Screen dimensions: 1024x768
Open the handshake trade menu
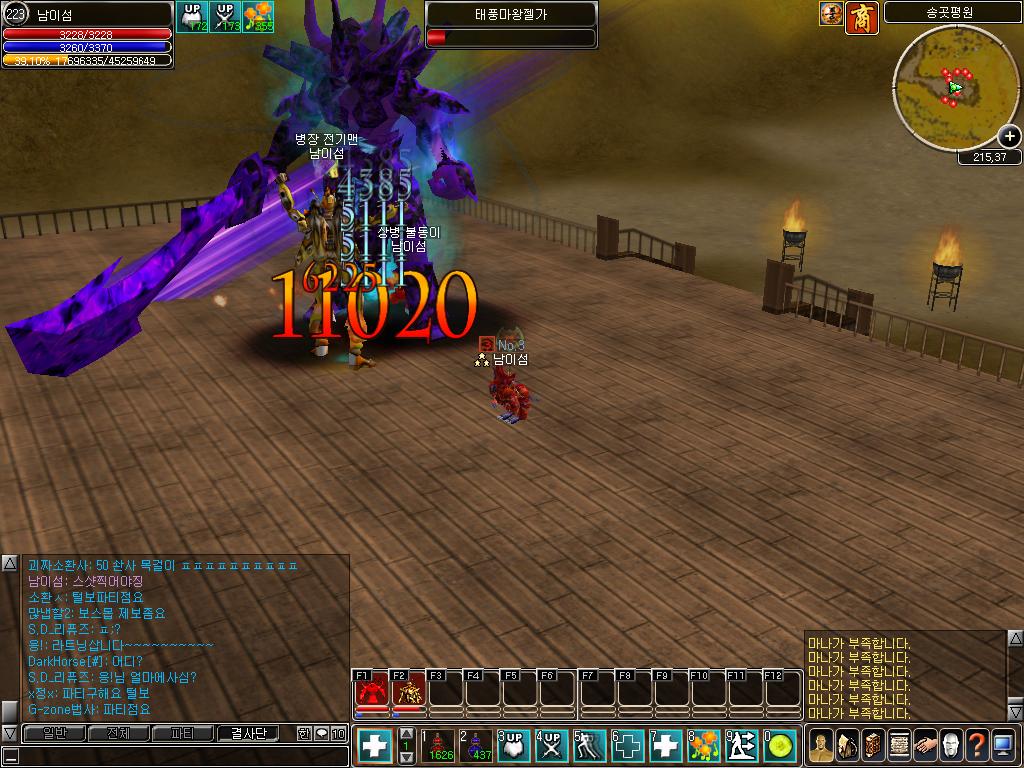[x=925, y=745]
